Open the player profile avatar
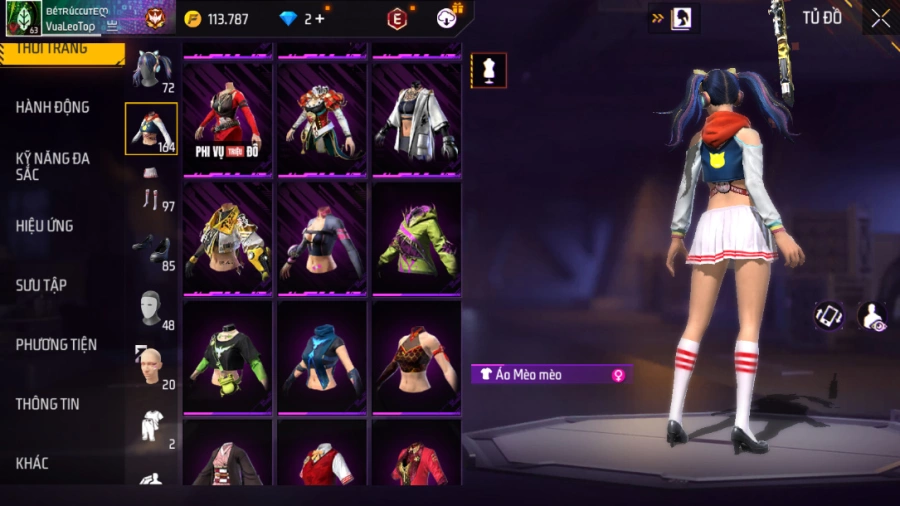900x506 pixels. [x=24, y=18]
